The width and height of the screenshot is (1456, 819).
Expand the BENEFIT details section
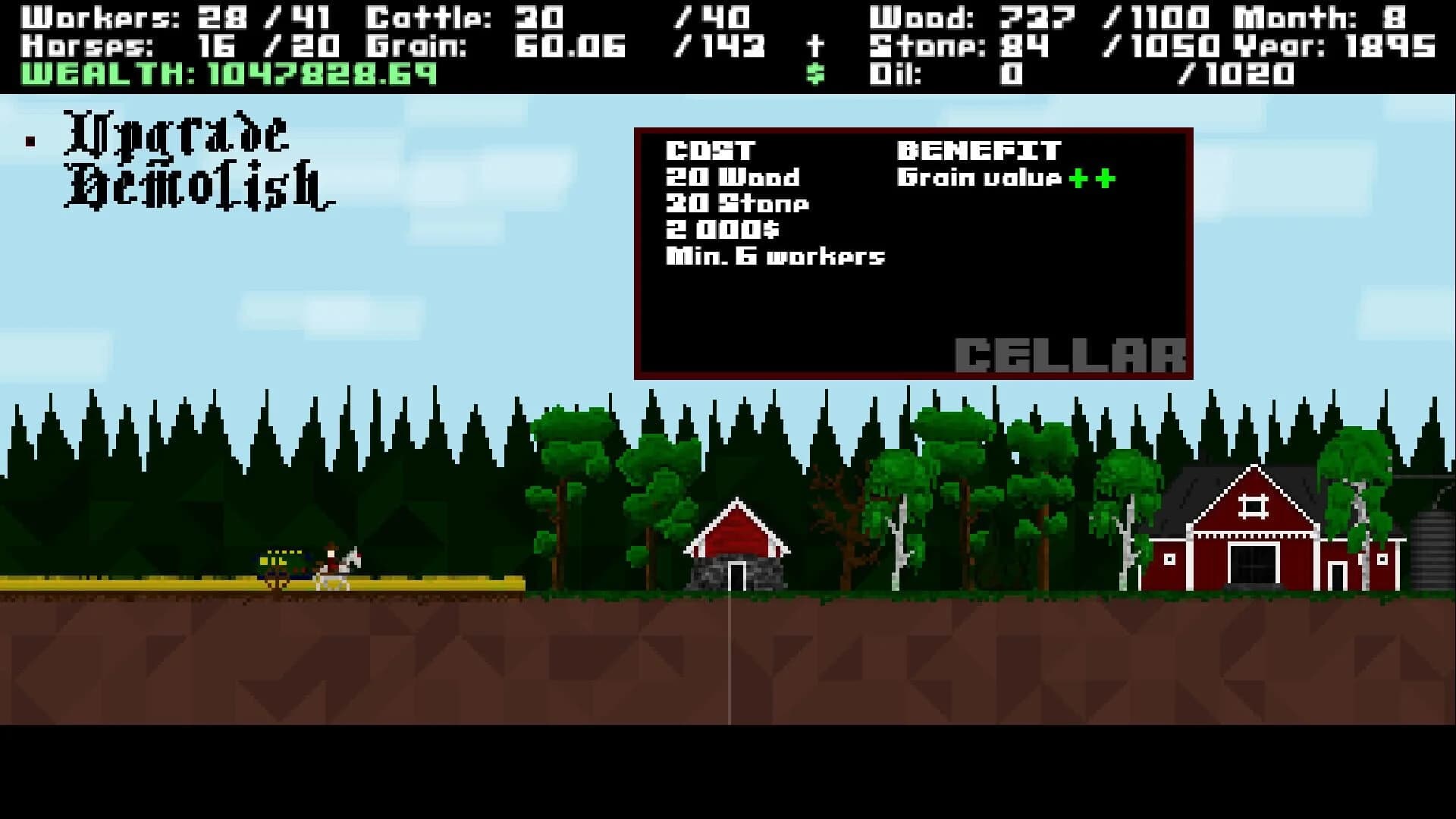[x=978, y=149]
